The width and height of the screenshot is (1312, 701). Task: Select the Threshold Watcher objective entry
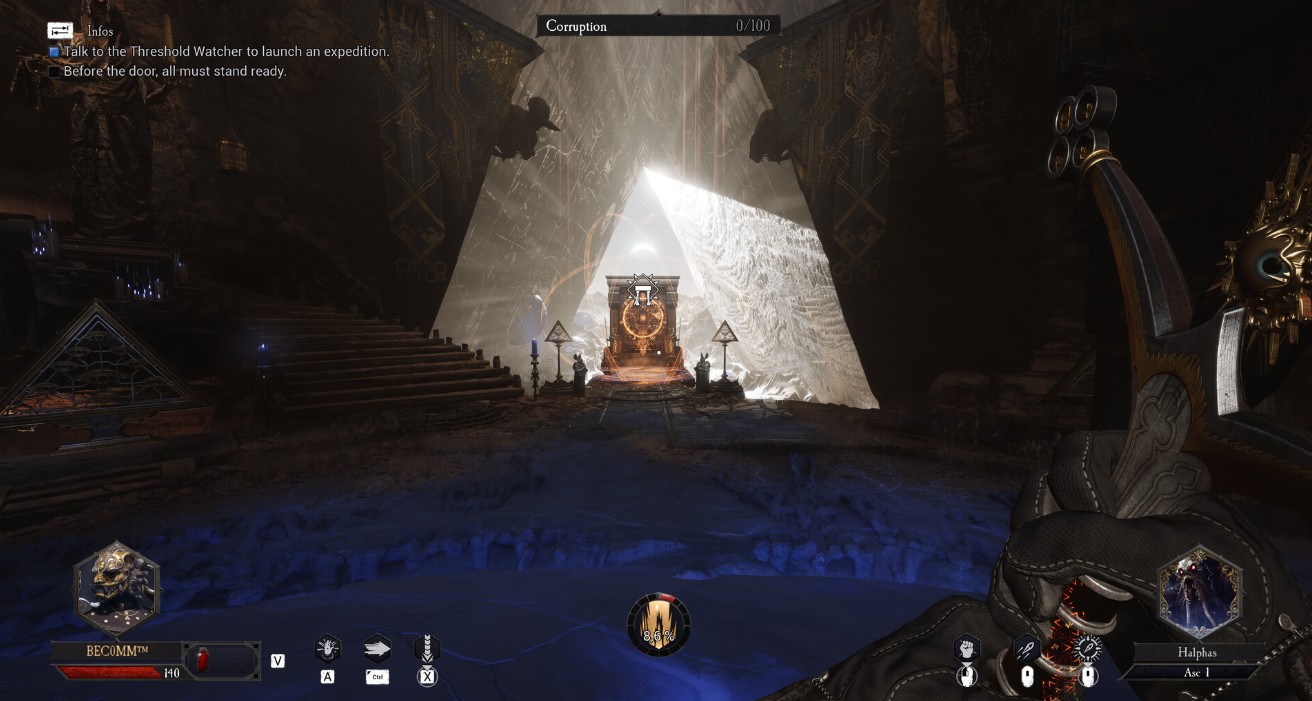226,51
